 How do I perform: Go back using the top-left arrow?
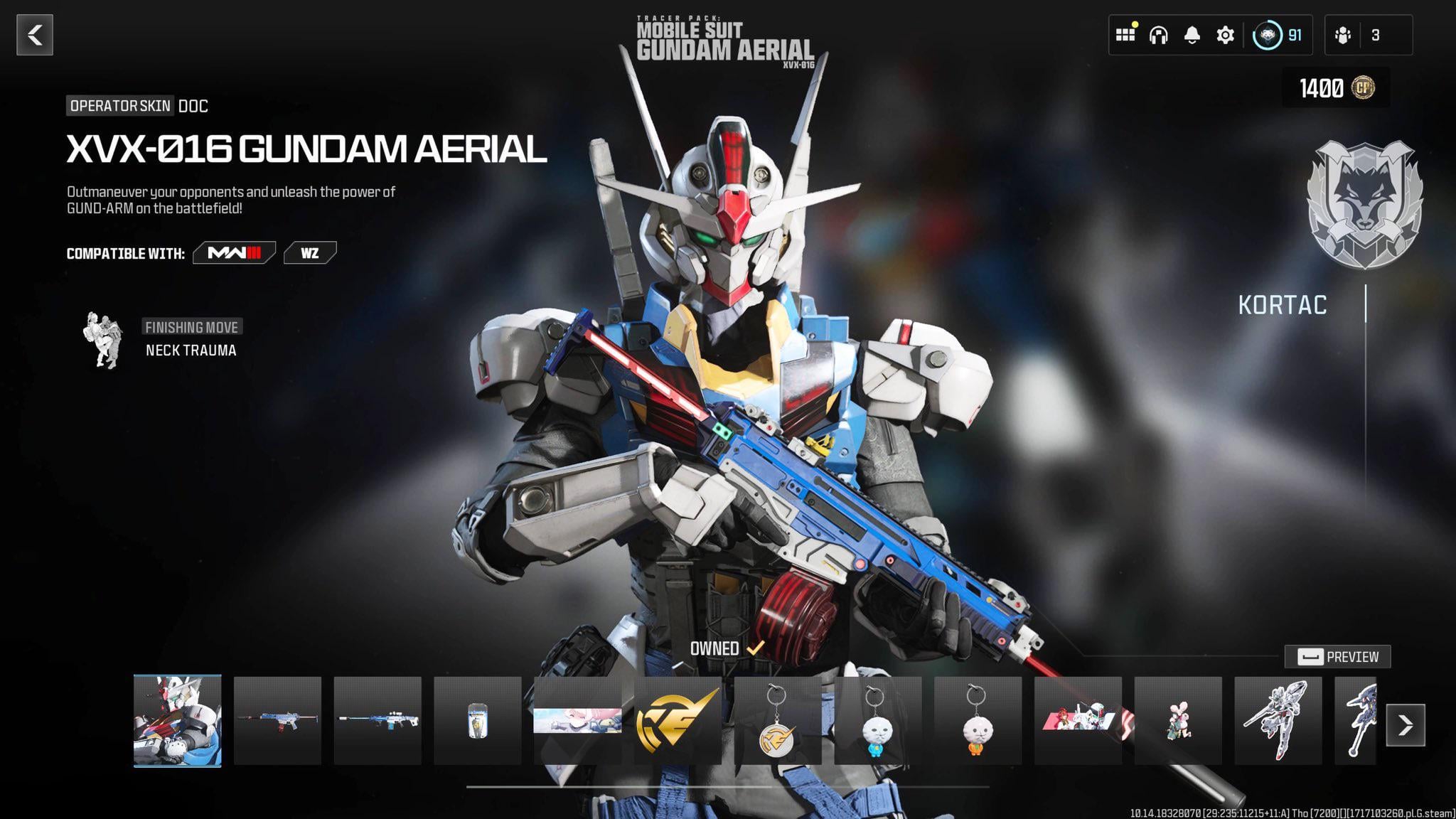point(33,33)
